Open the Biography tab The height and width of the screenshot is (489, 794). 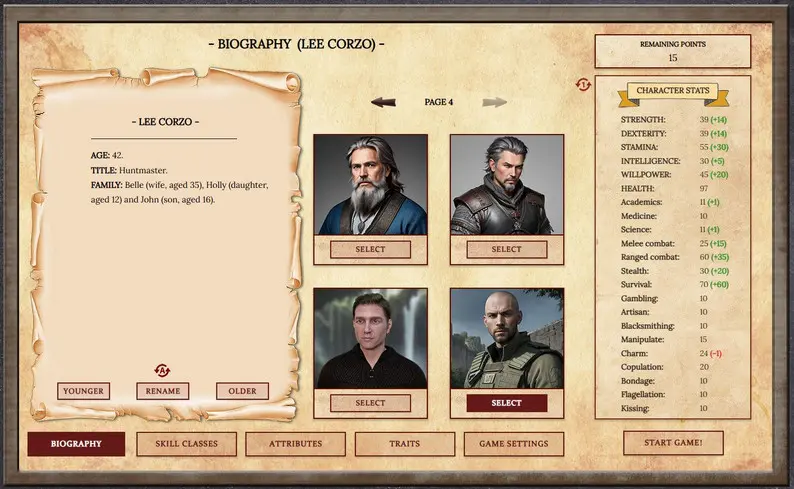[x=76, y=444]
